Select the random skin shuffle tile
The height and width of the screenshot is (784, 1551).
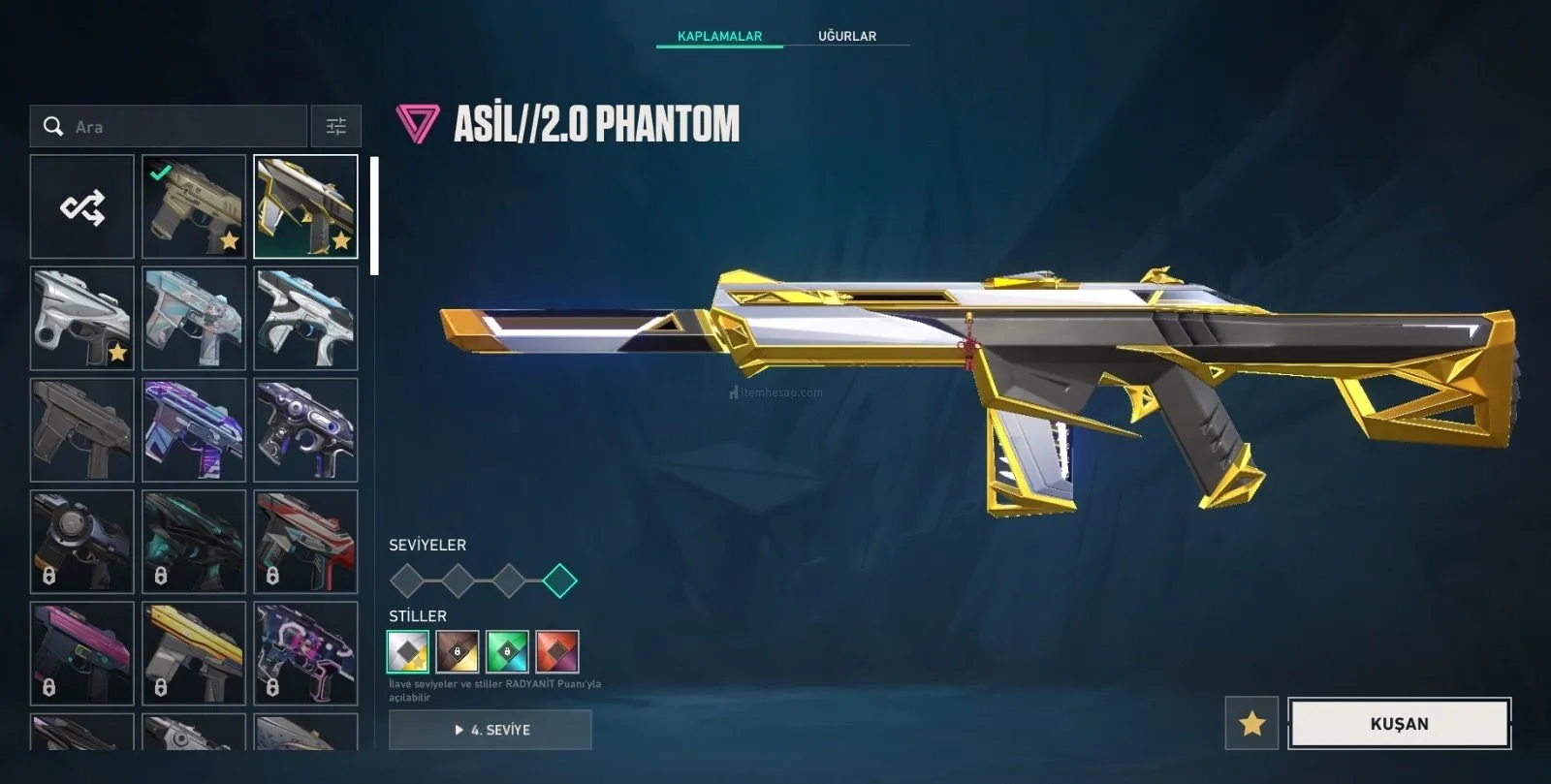pos(82,207)
